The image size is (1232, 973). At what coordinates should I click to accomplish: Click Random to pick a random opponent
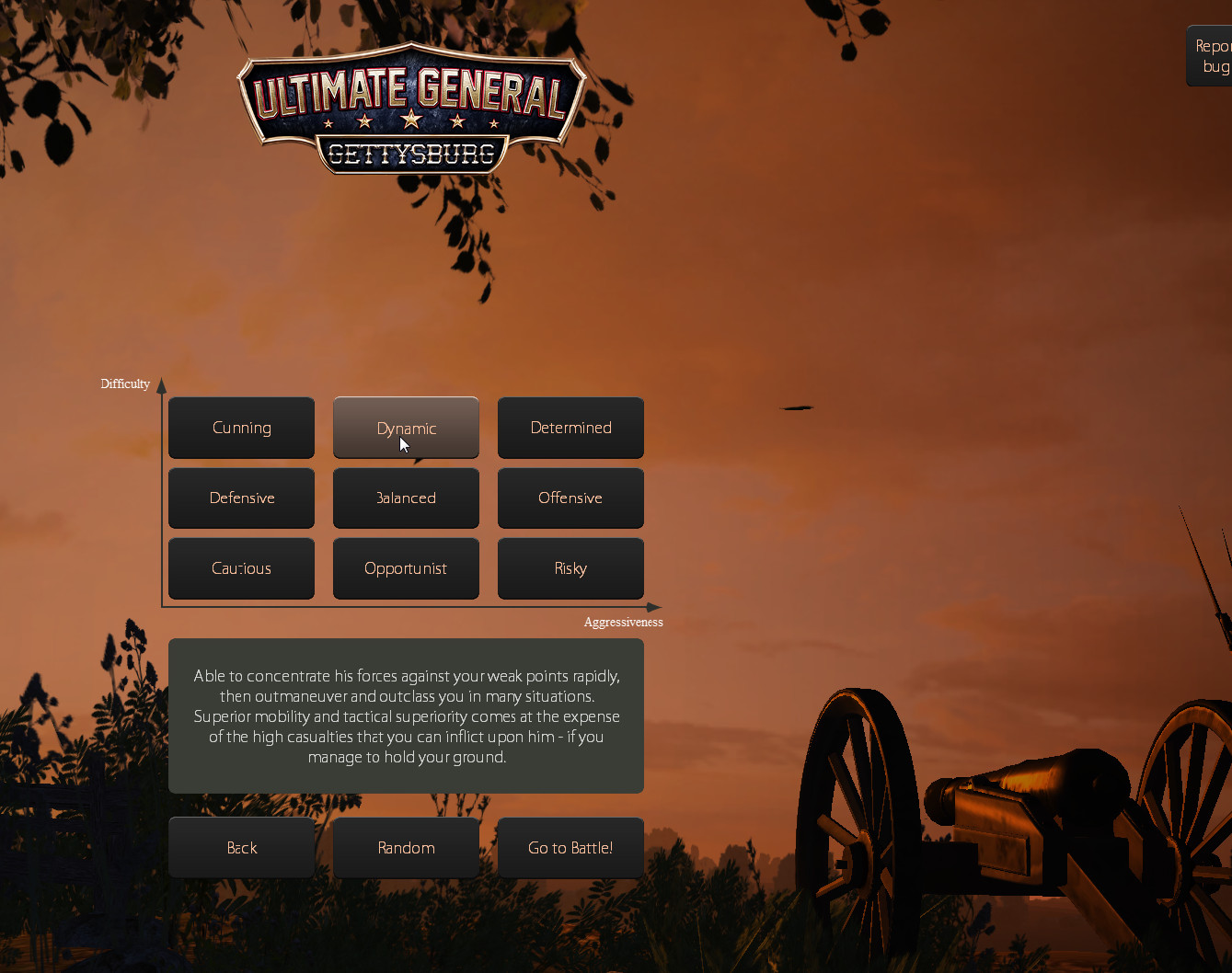(406, 848)
